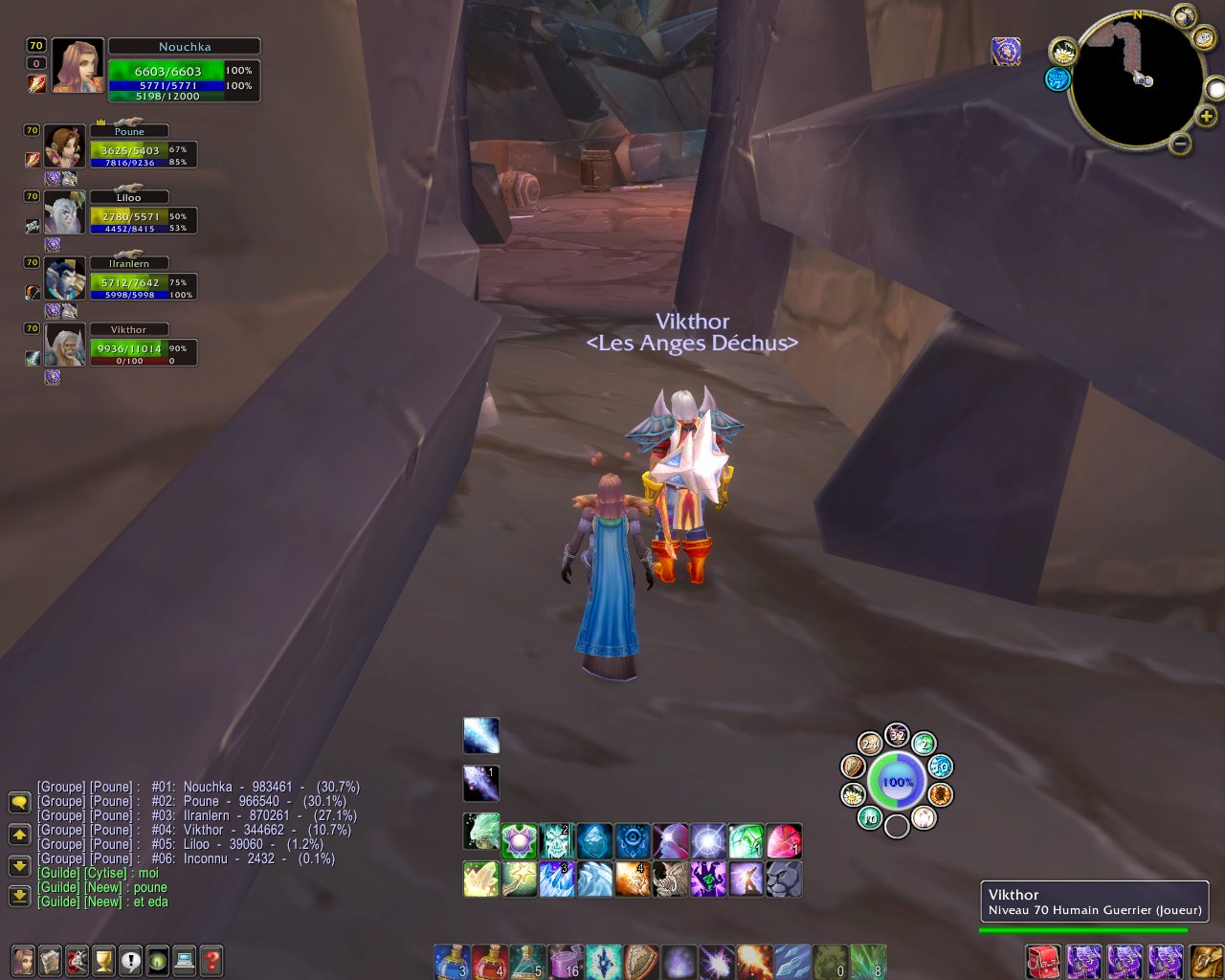Click Nouchka's player portrait
The image size is (1225, 980).
[x=78, y=66]
